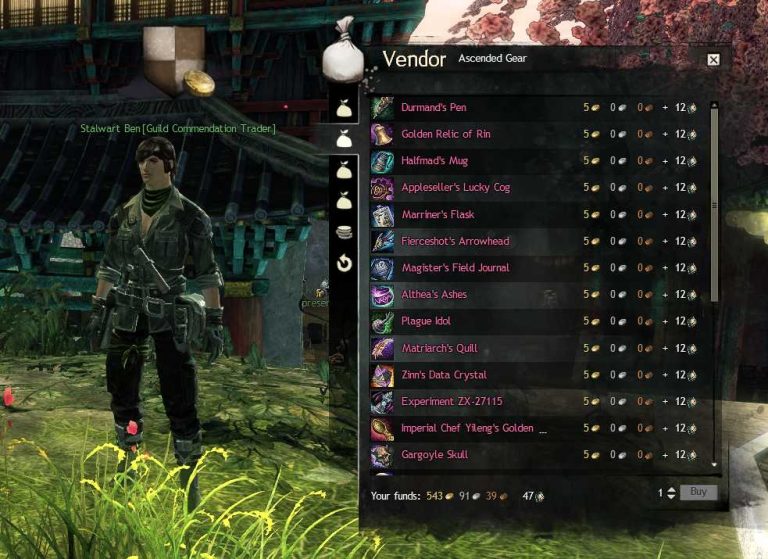Image resolution: width=768 pixels, height=559 pixels.
Task: Choose Matriarch's Quill from the vendor
Action: (x=439, y=348)
